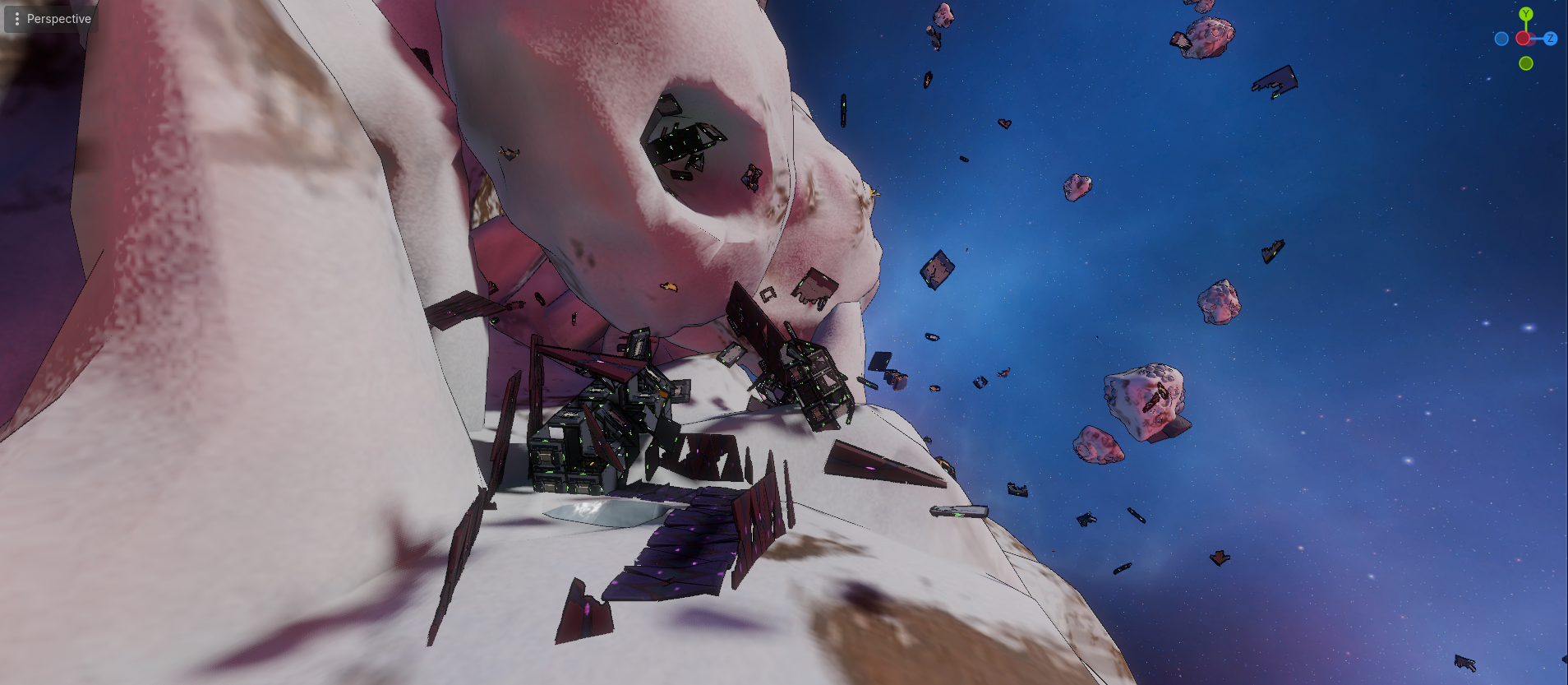The image size is (1568, 685).
Task: Click the green Y axis handle
Action: 1526,14
